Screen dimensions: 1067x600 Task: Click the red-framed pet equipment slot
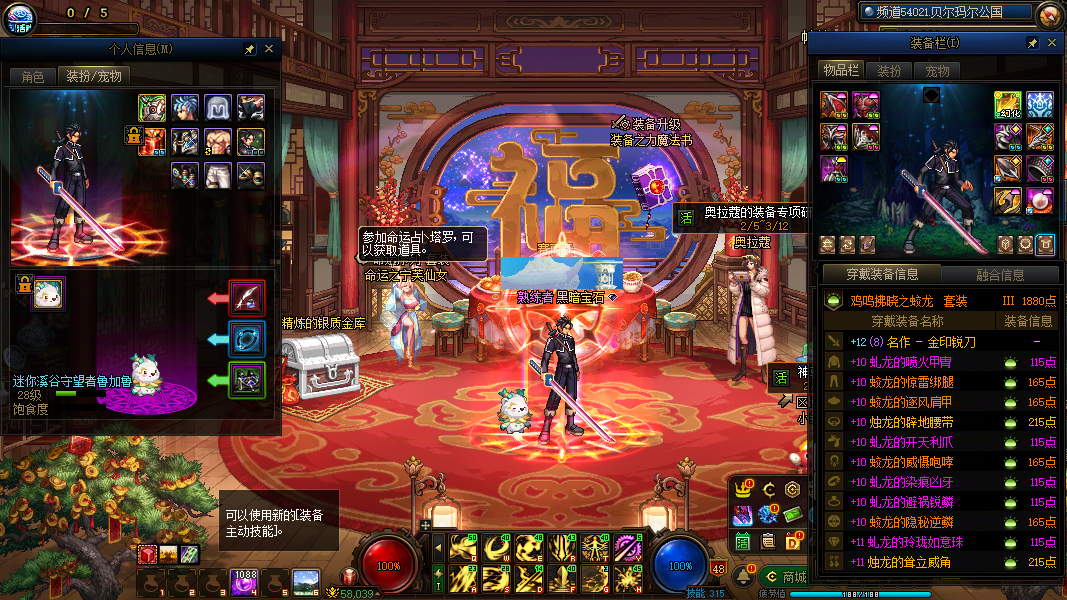click(247, 298)
